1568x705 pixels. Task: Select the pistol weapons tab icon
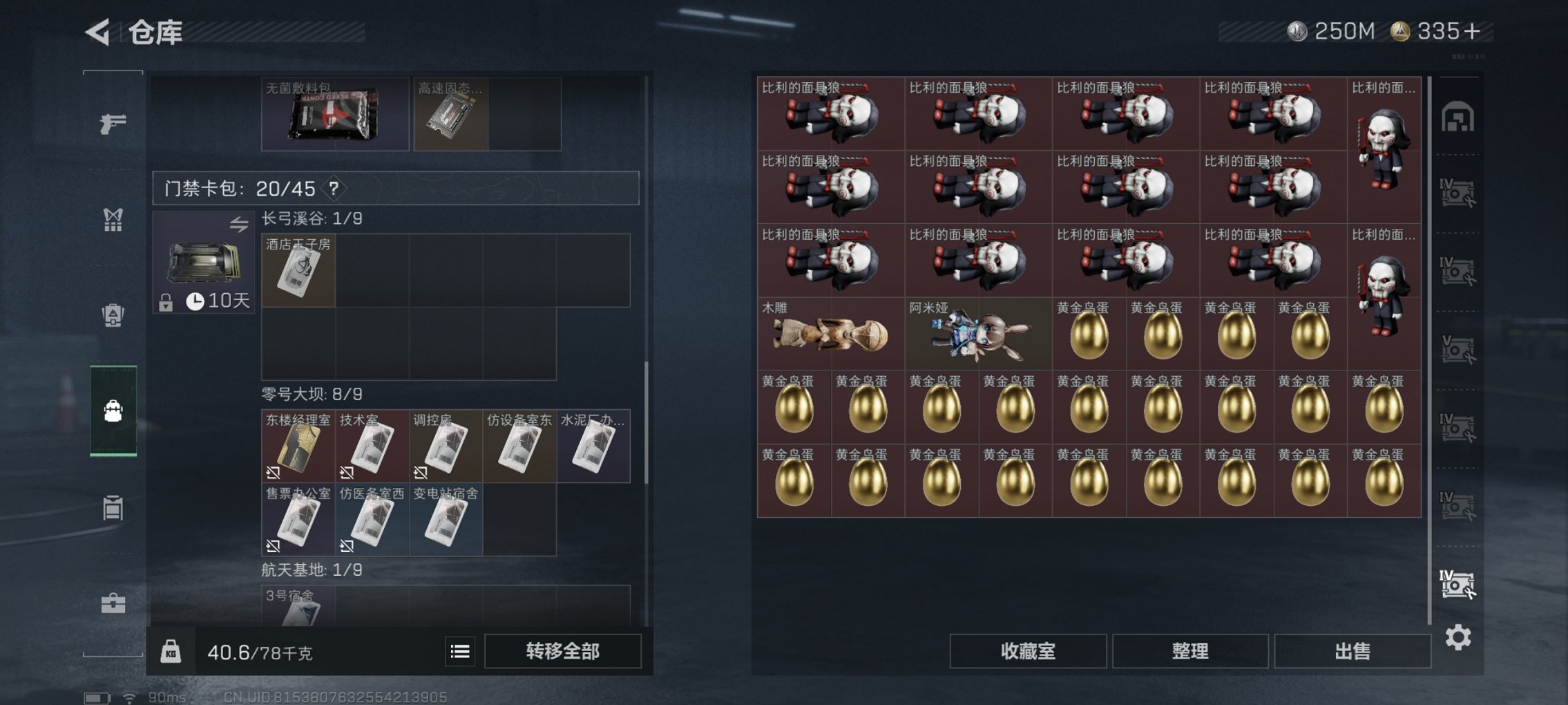pos(113,123)
